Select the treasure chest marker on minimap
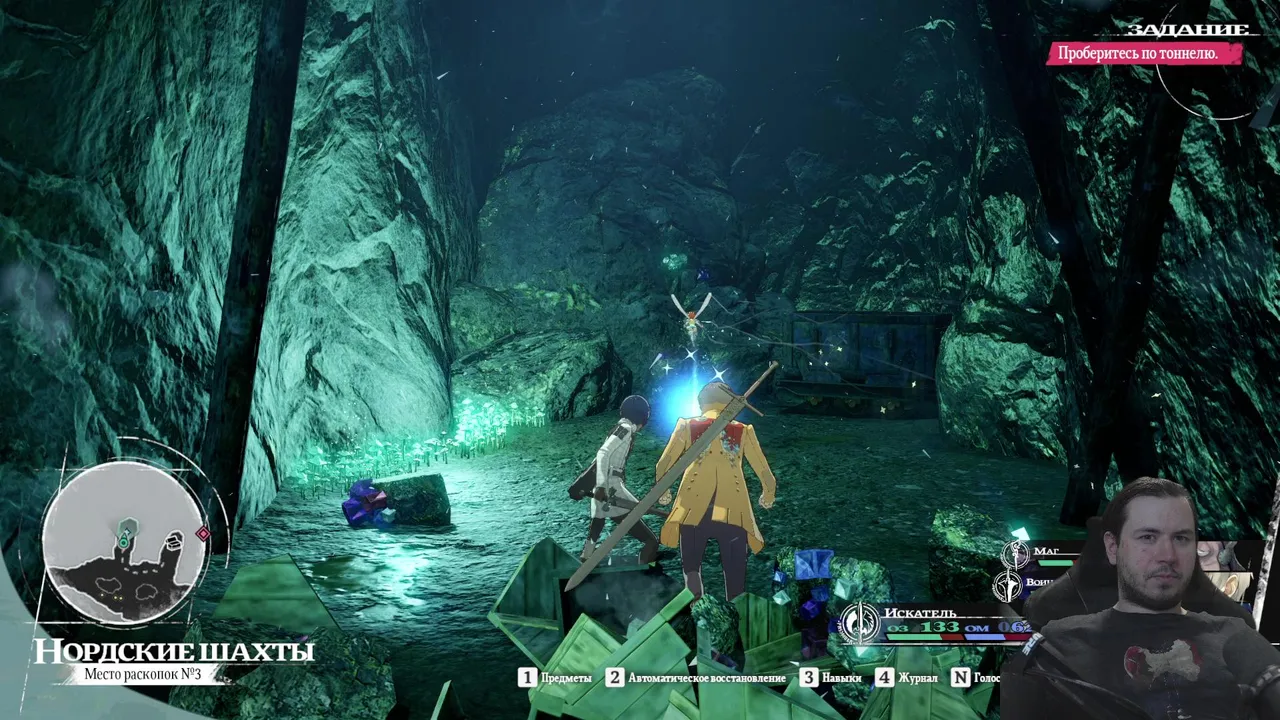1280x720 pixels. tap(174, 541)
